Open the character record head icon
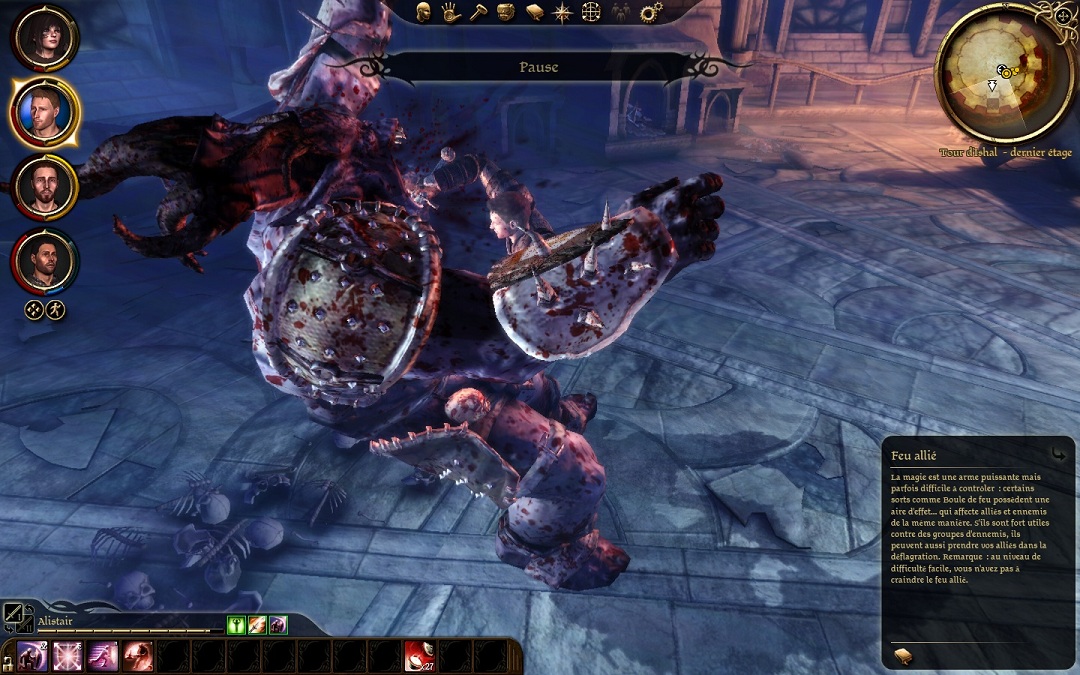This screenshot has height=675, width=1080. click(424, 13)
